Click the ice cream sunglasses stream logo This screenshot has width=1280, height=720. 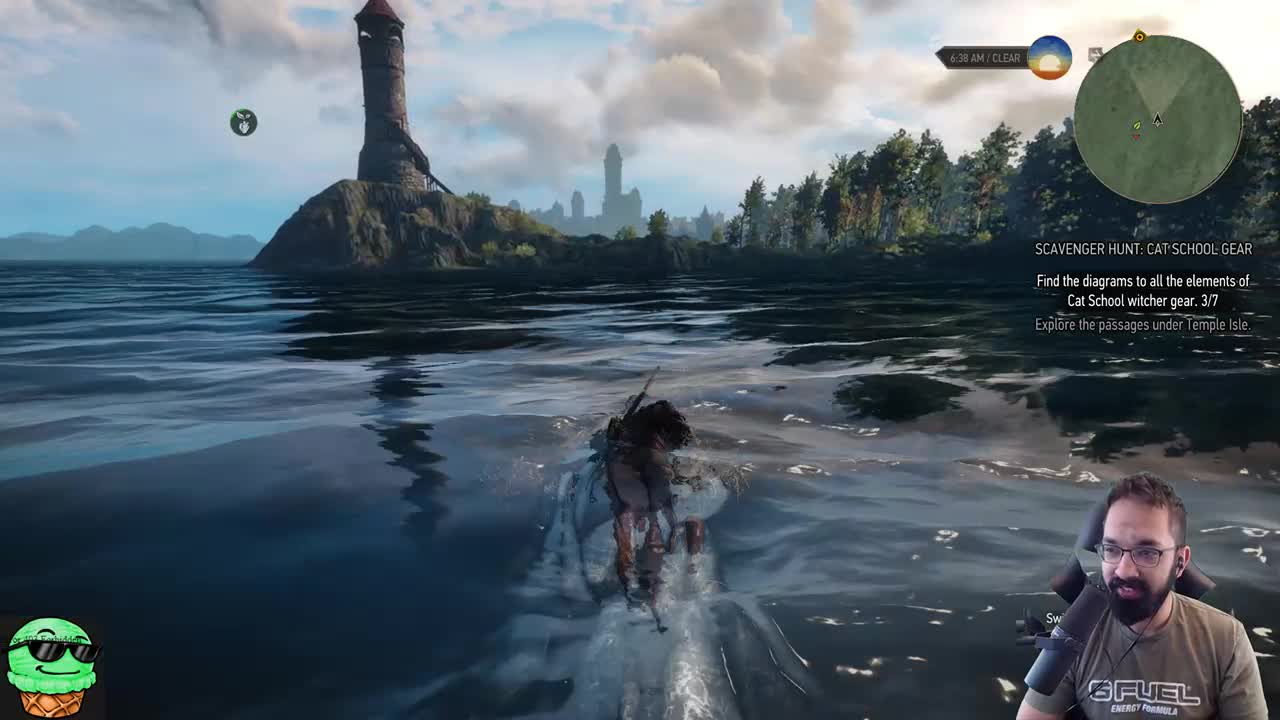tap(51, 666)
